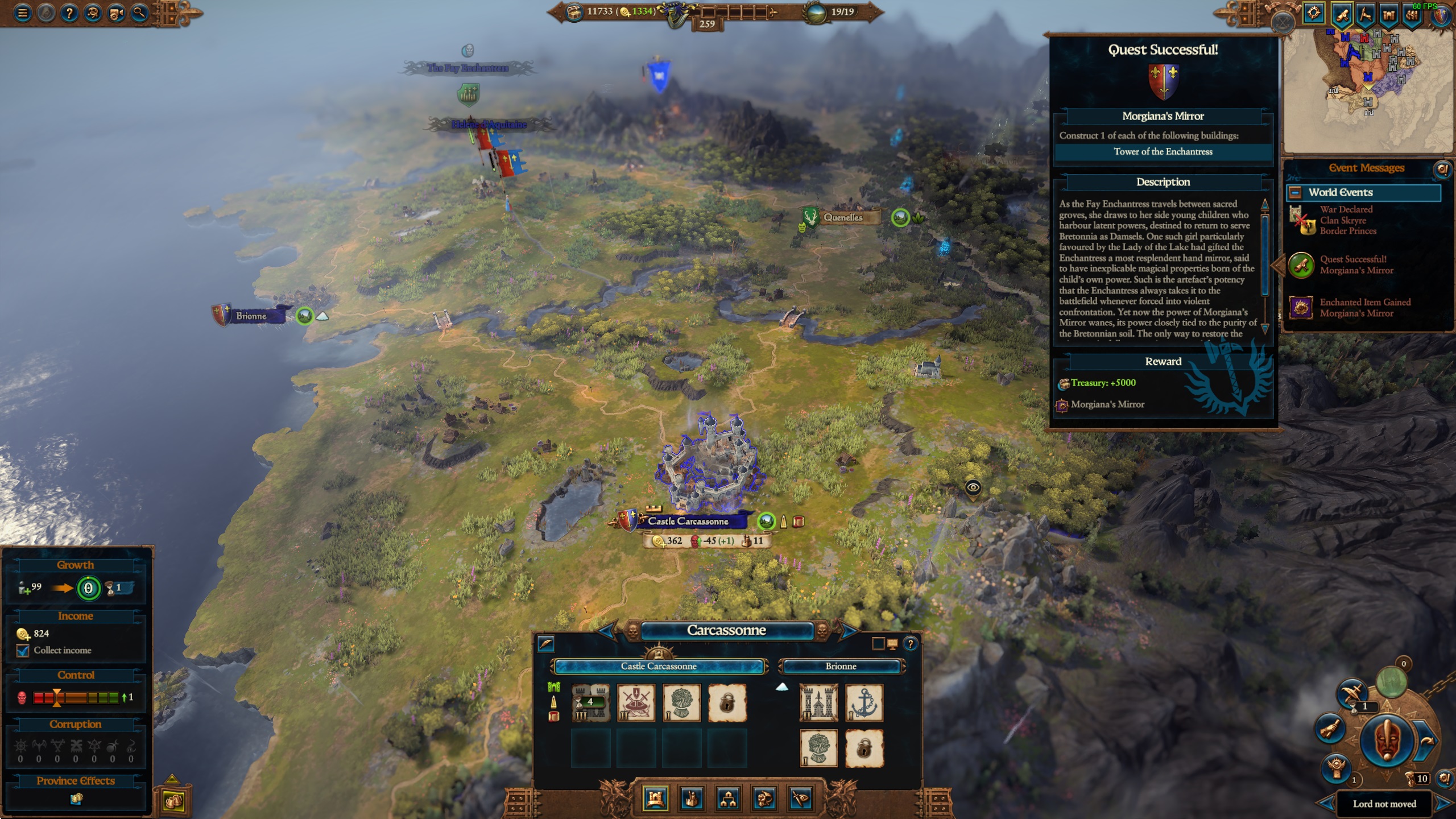1456x819 pixels.
Task: Collapse the World Events message group
Action: point(1295,192)
